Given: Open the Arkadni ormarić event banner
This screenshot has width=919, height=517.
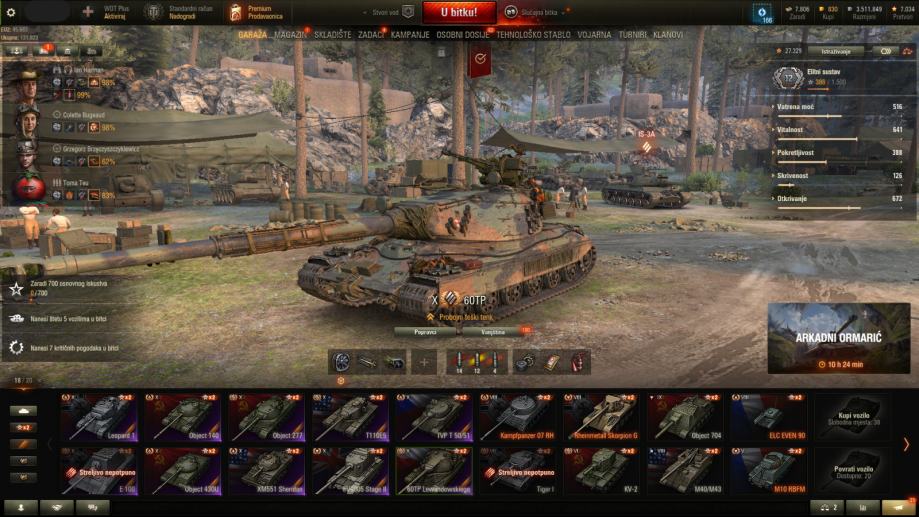Looking at the screenshot, I should (838, 337).
